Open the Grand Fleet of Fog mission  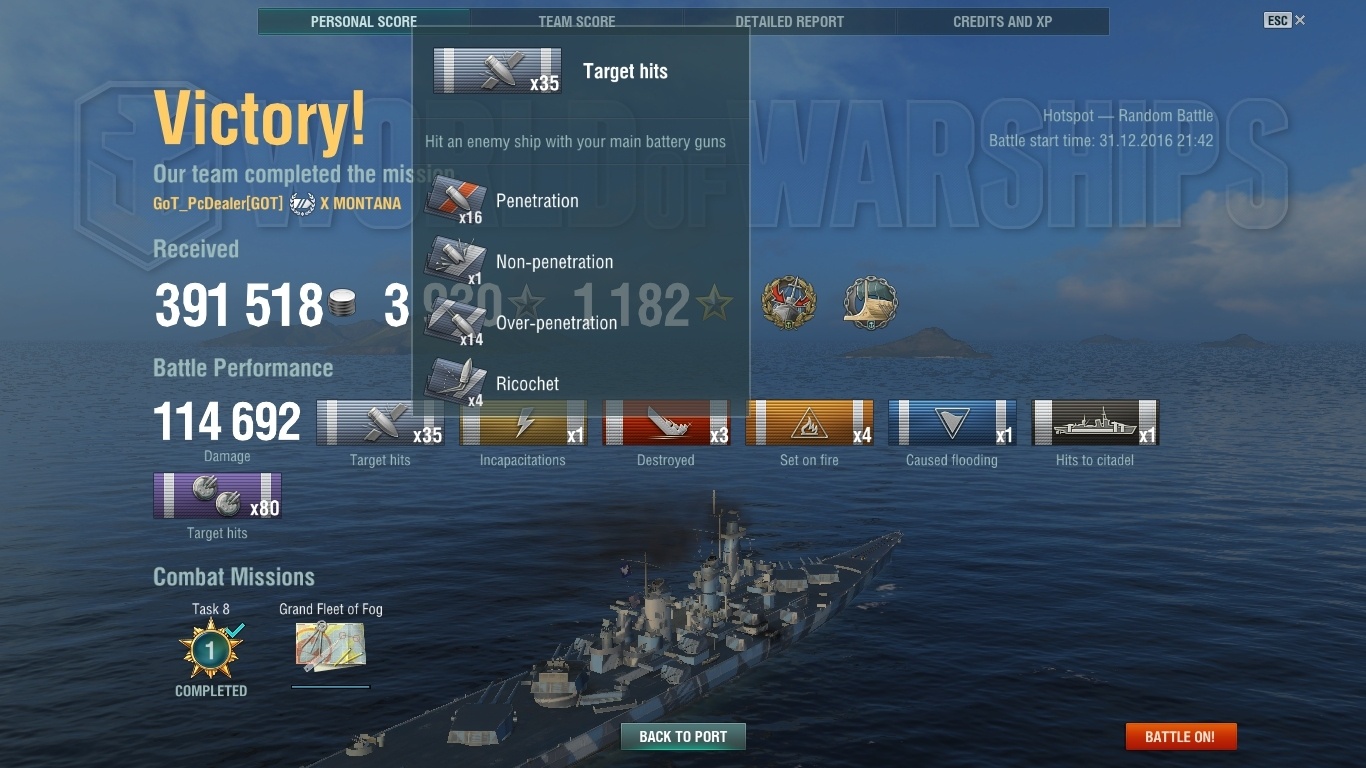point(330,647)
